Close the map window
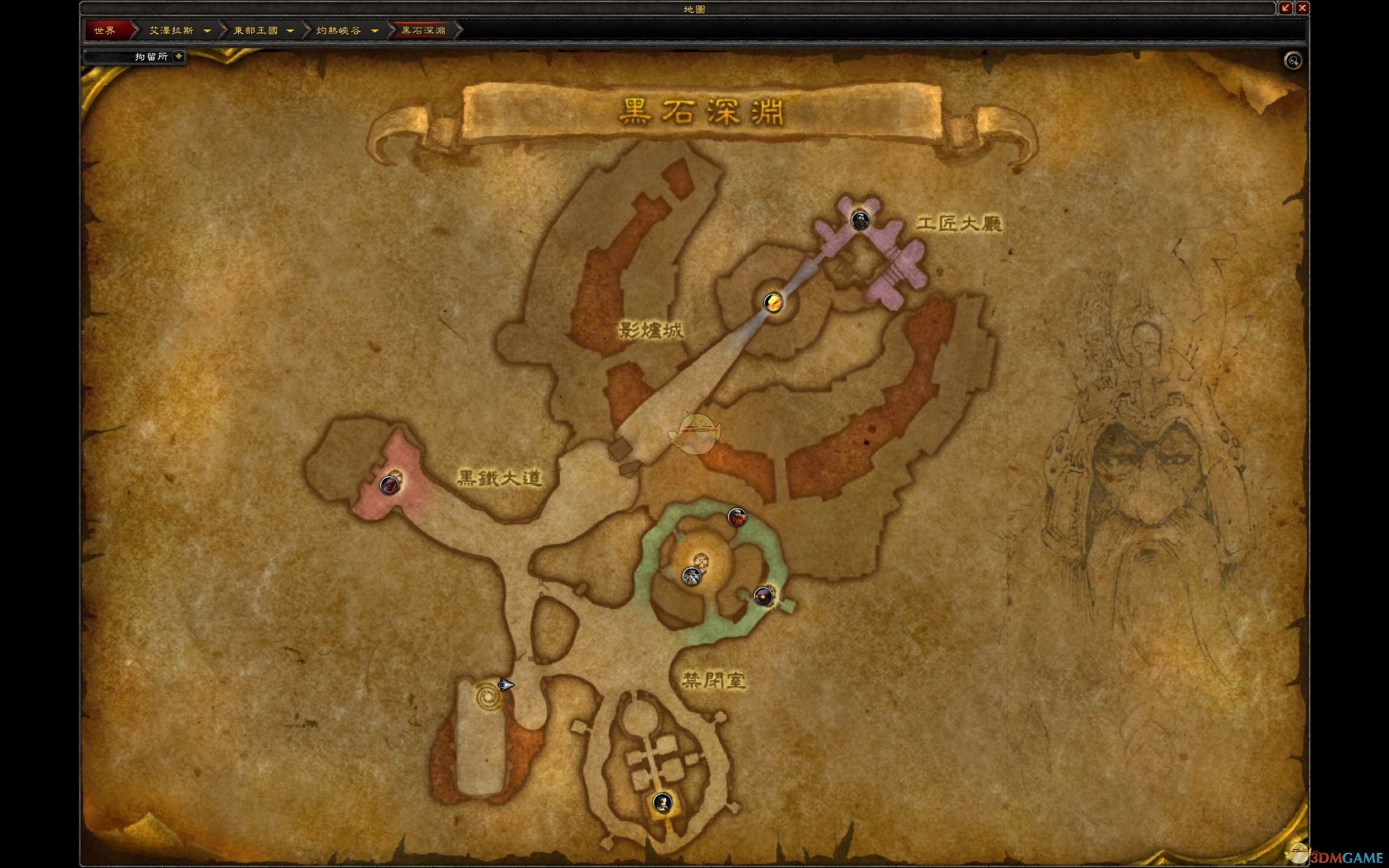Screen dimensions: 1389x868 (1302, 8)
